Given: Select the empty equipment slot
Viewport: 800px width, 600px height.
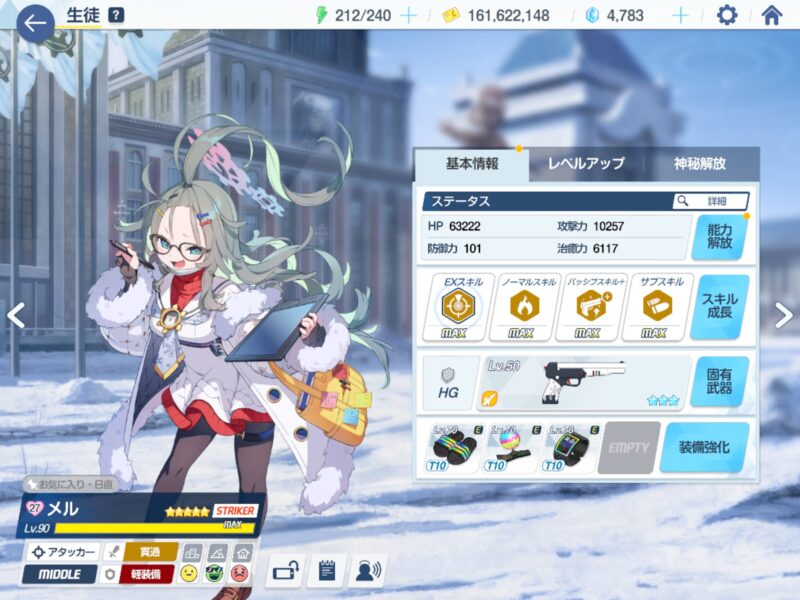Looking at the screenshot, I should click(628, 447).
